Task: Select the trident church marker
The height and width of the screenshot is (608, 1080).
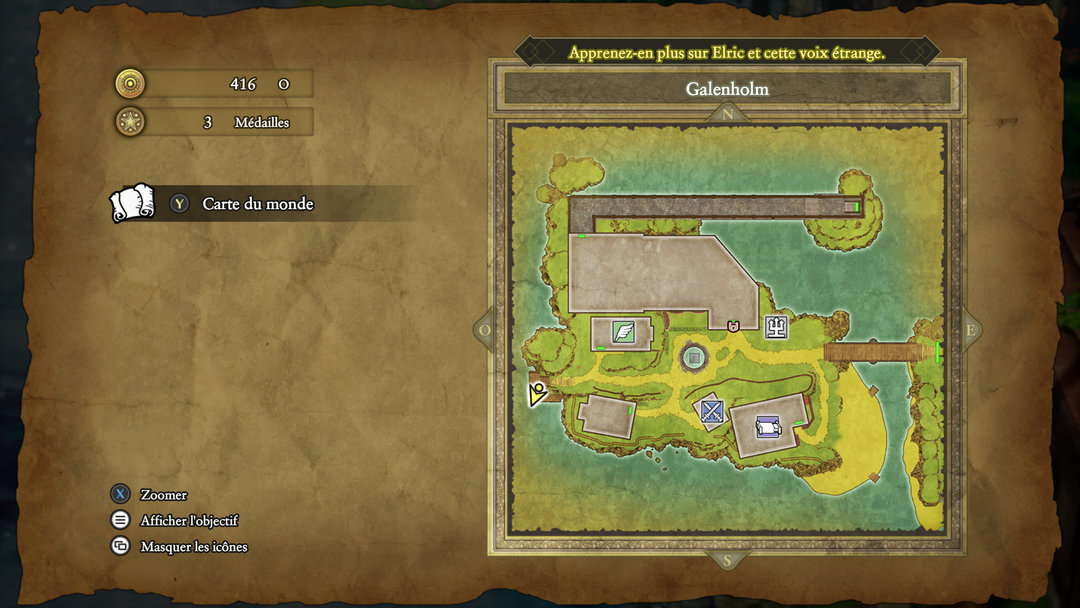Action: (777, 326)
